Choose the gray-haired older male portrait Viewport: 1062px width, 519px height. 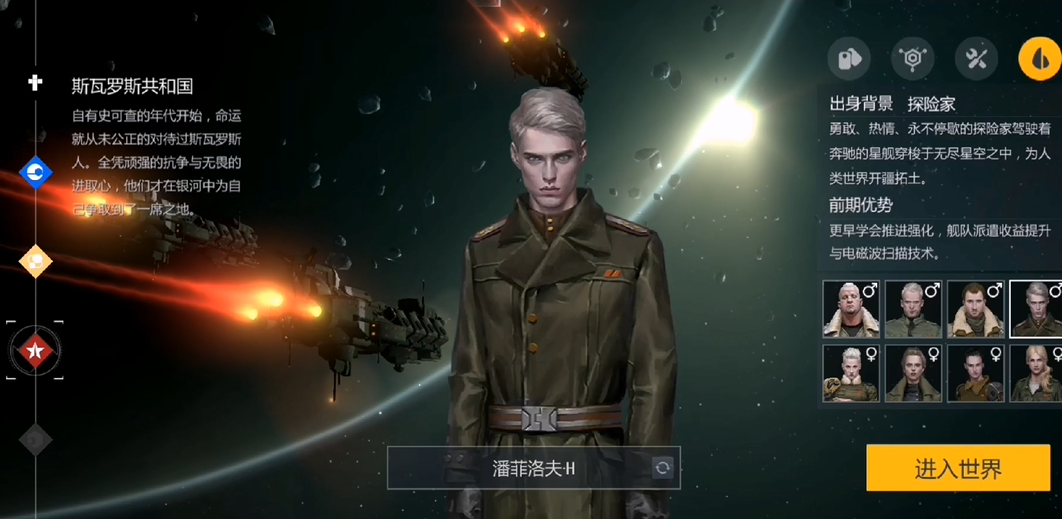[x=913, y=309]
